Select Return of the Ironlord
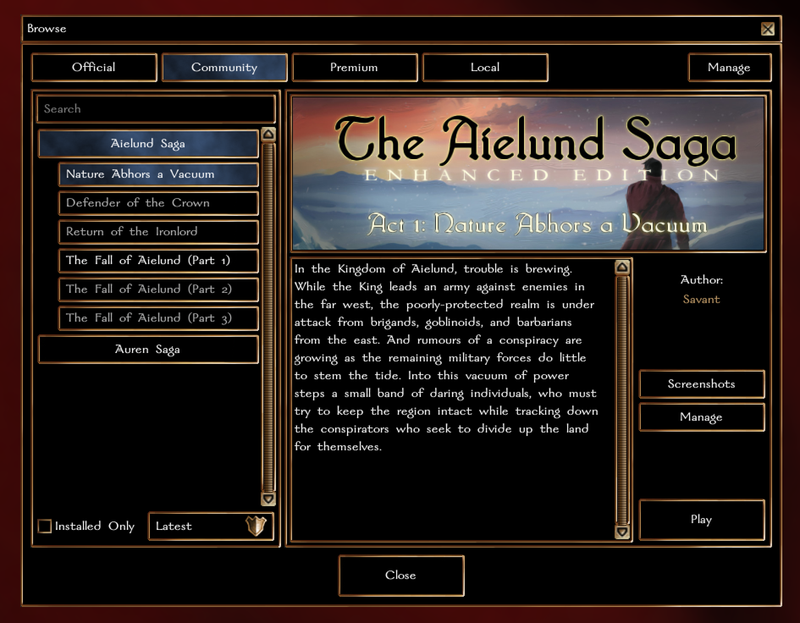 [x=158, y=232]
